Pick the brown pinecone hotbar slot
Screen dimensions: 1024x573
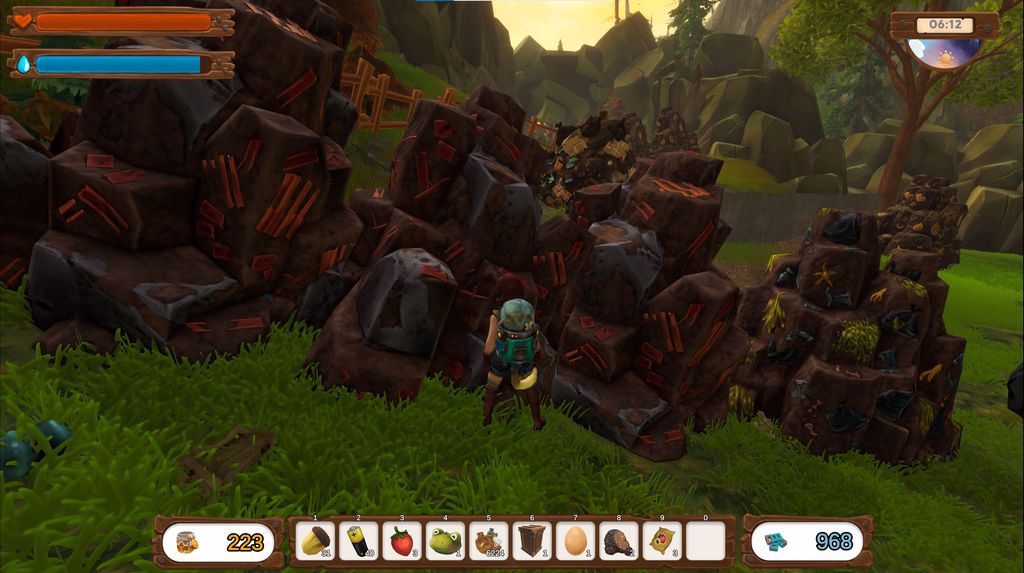pos(619,541)
